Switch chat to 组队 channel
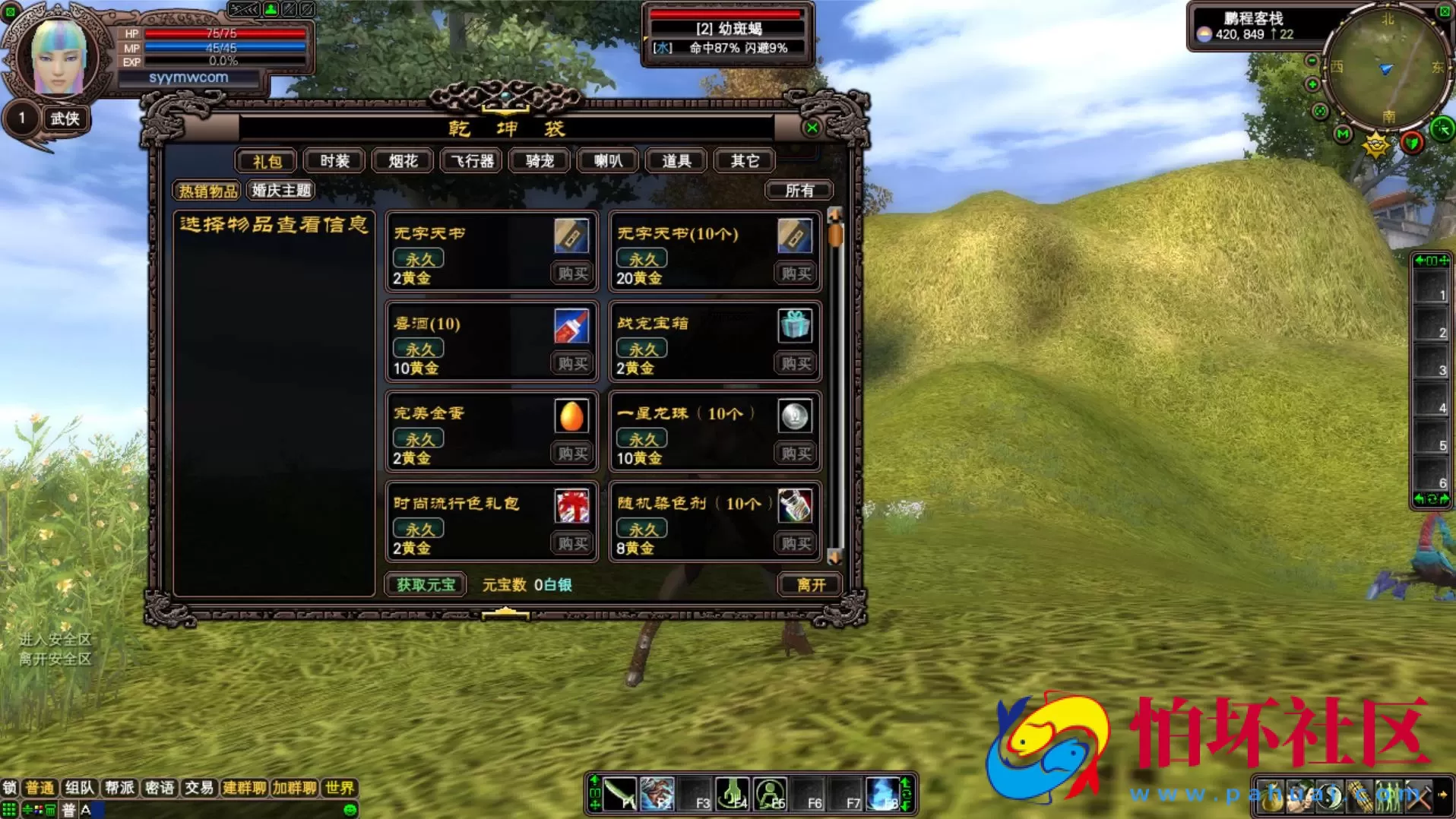 (79, 788)
